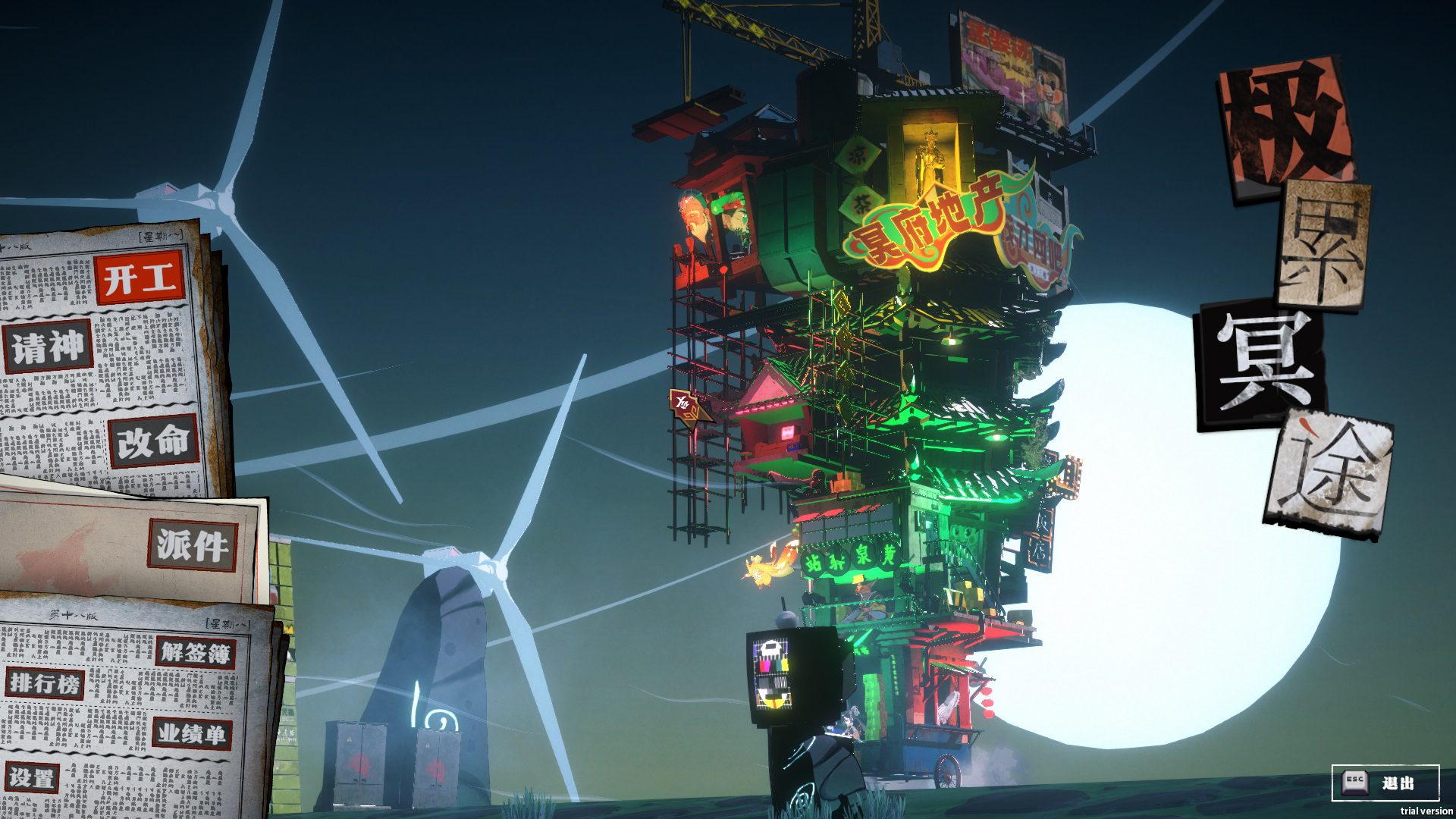
Task: Open the 请神 menu entry
Action: (48, 347)
